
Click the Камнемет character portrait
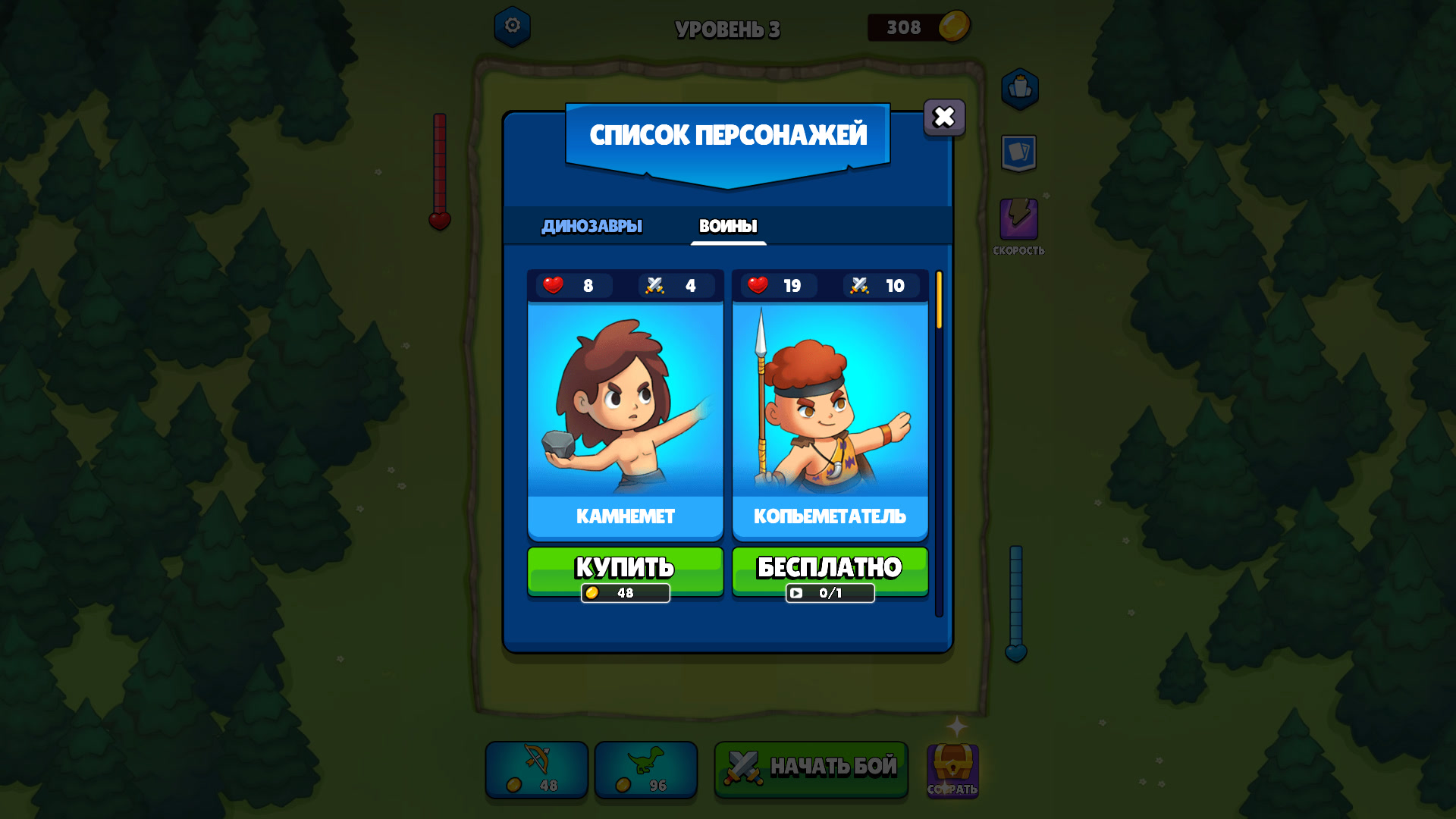click(x=624, y=402)
